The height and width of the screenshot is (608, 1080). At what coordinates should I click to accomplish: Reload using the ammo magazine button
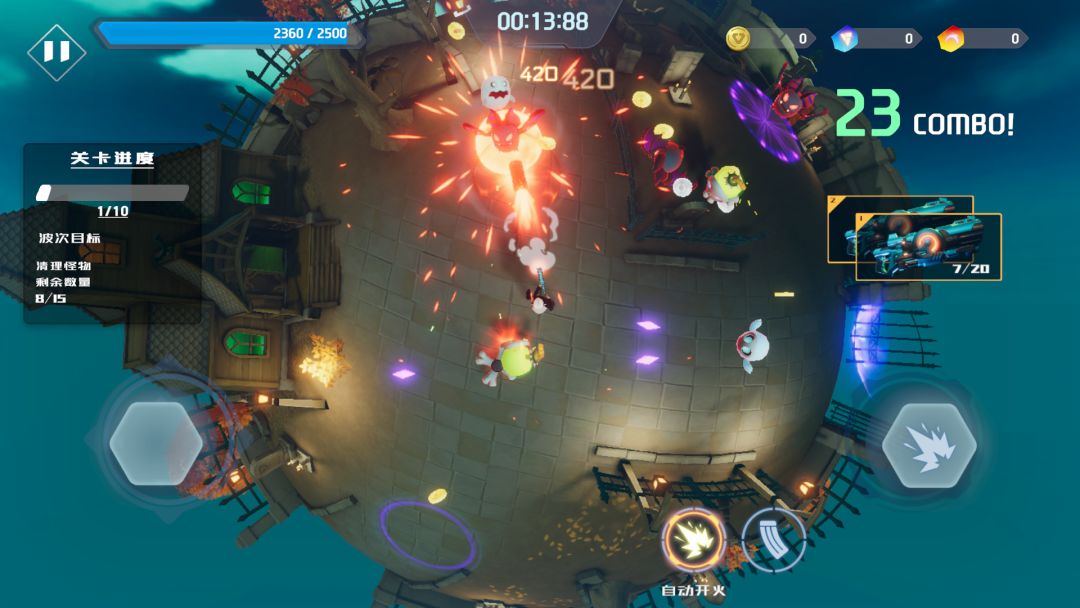click(x=774, y=540)
